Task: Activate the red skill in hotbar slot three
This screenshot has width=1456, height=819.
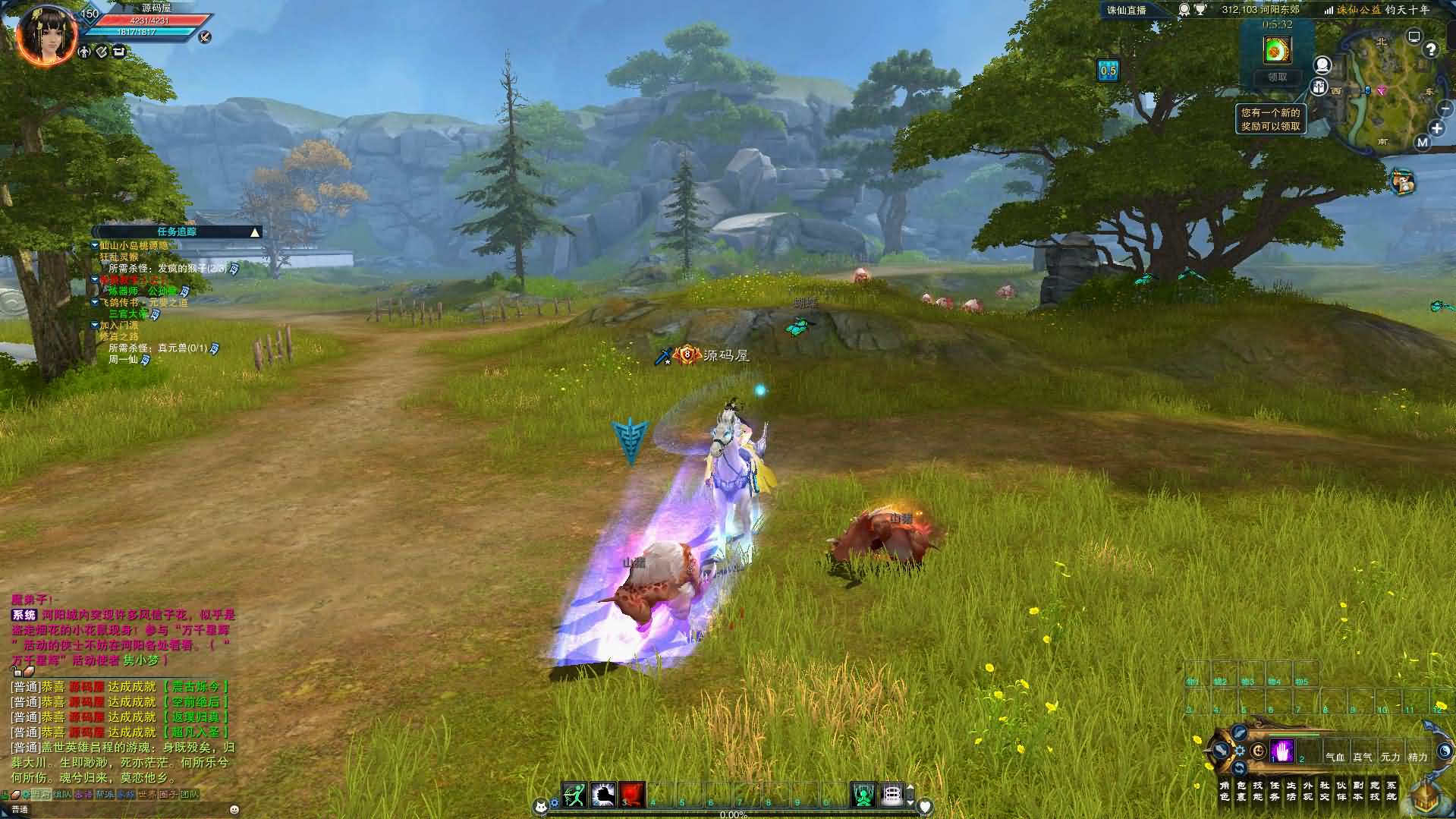Action: (x=632, y=795)
